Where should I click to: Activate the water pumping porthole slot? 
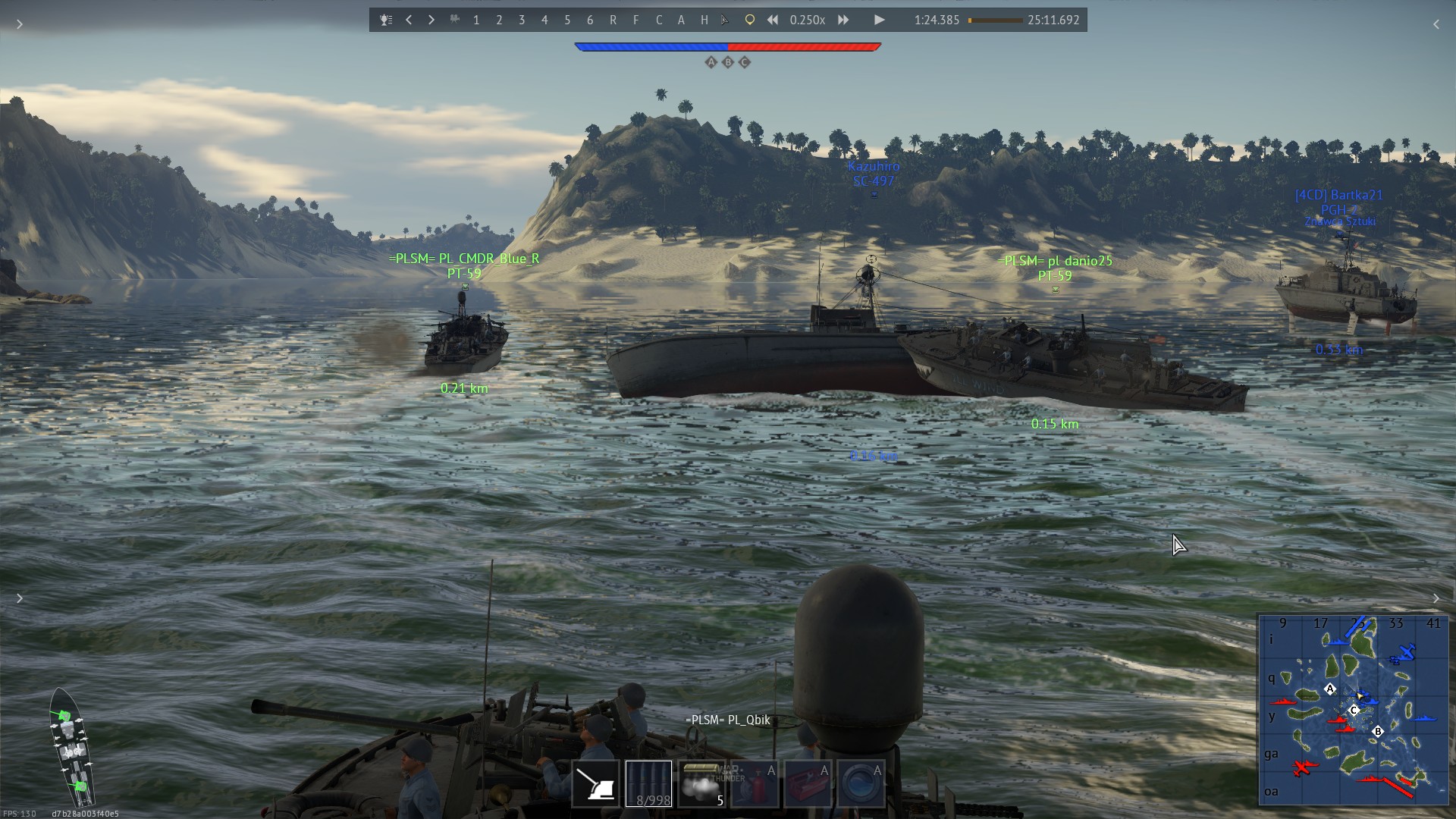click(860, 784)
